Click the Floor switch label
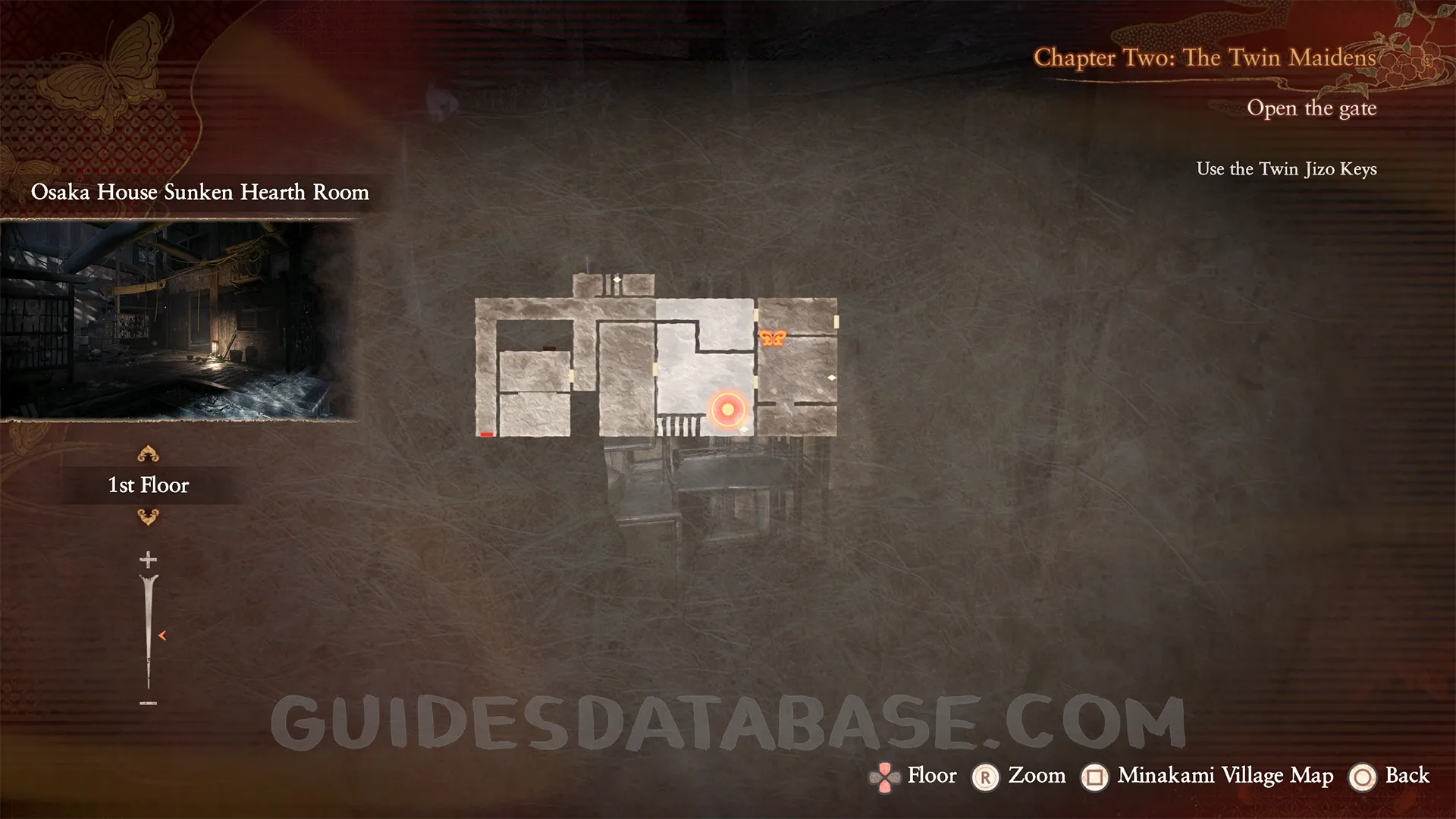Image resolution: width=1456 pixels, height=819 pixels. pyautogui.click(x=931, y=776)
